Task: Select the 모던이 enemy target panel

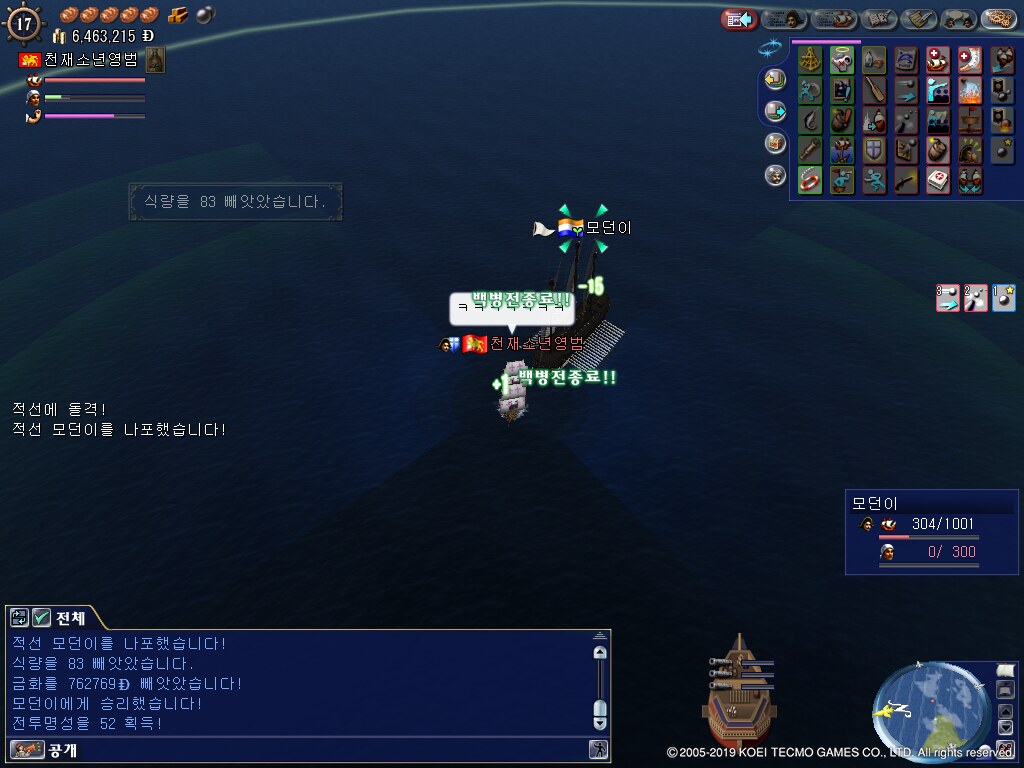Action: tap(917, 532)
